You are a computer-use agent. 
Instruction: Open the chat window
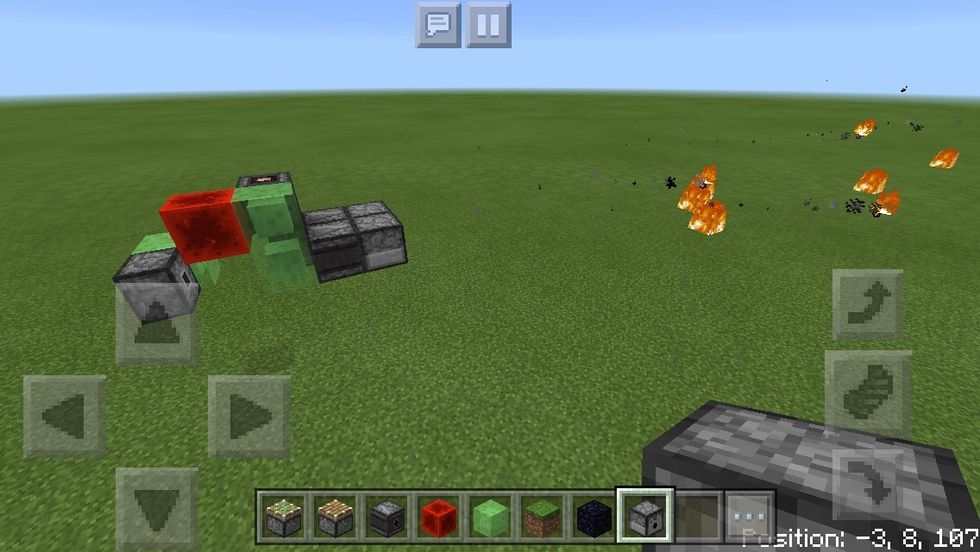438,25
